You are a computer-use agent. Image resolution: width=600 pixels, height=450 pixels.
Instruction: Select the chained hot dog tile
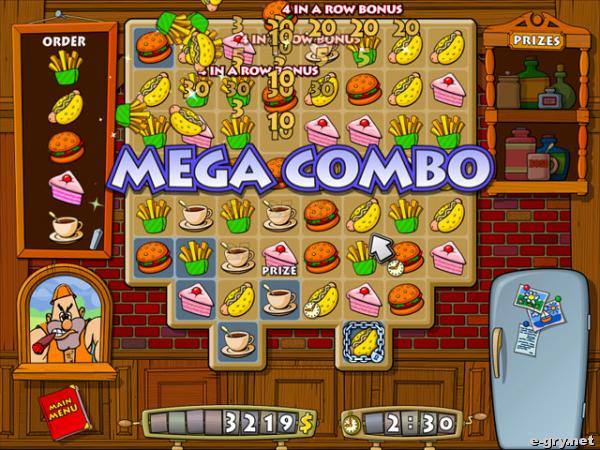[361, 339]
